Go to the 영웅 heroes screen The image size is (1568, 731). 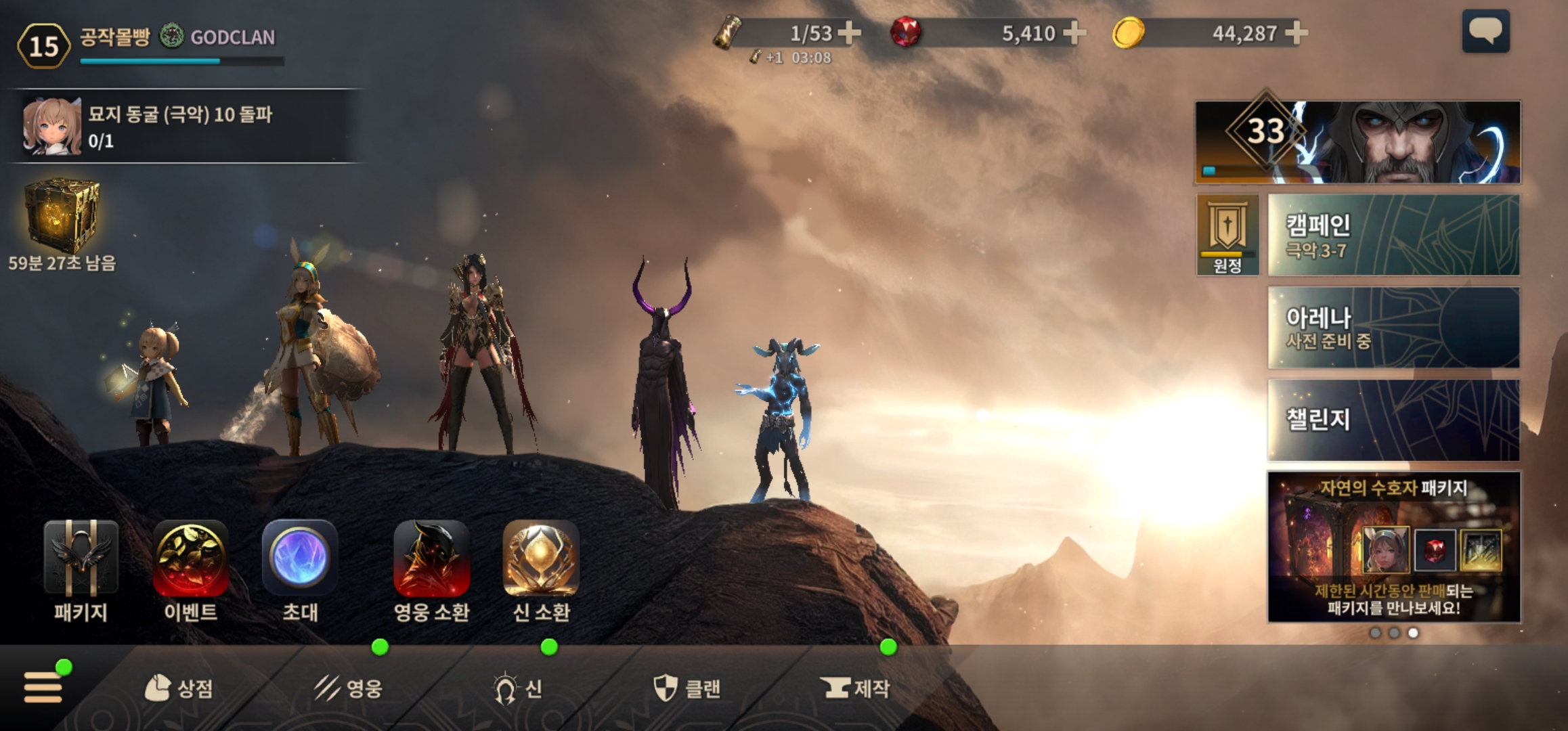pos(349,688)
